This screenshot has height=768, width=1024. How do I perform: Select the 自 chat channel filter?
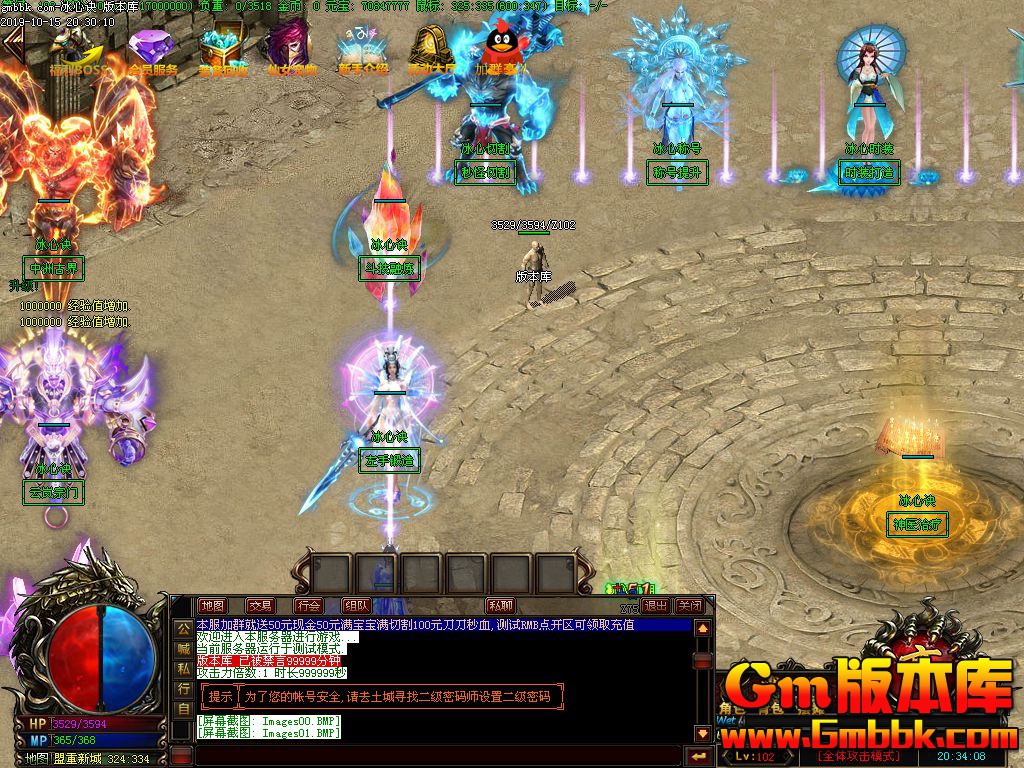[183, 709]
